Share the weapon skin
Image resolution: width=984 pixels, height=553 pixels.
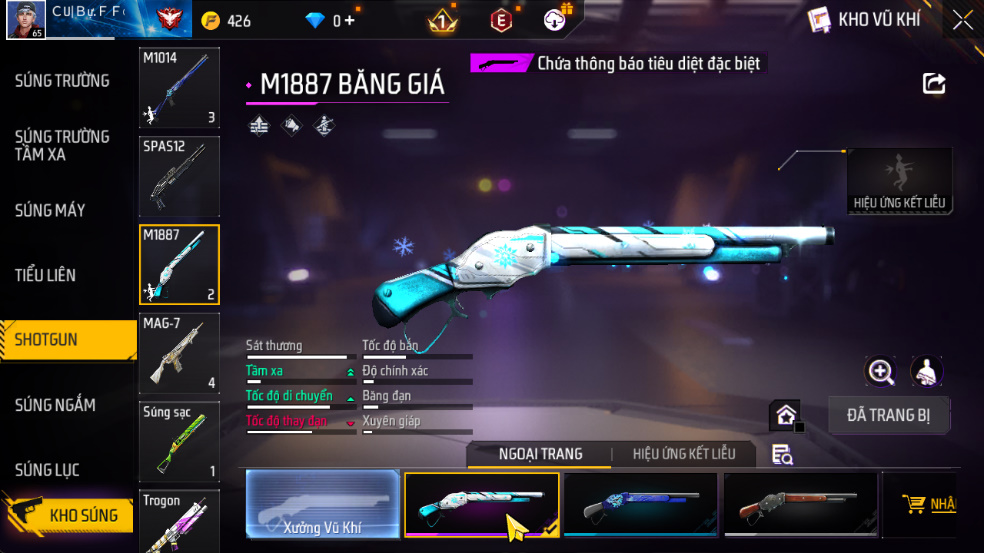(x=934, y=84)
